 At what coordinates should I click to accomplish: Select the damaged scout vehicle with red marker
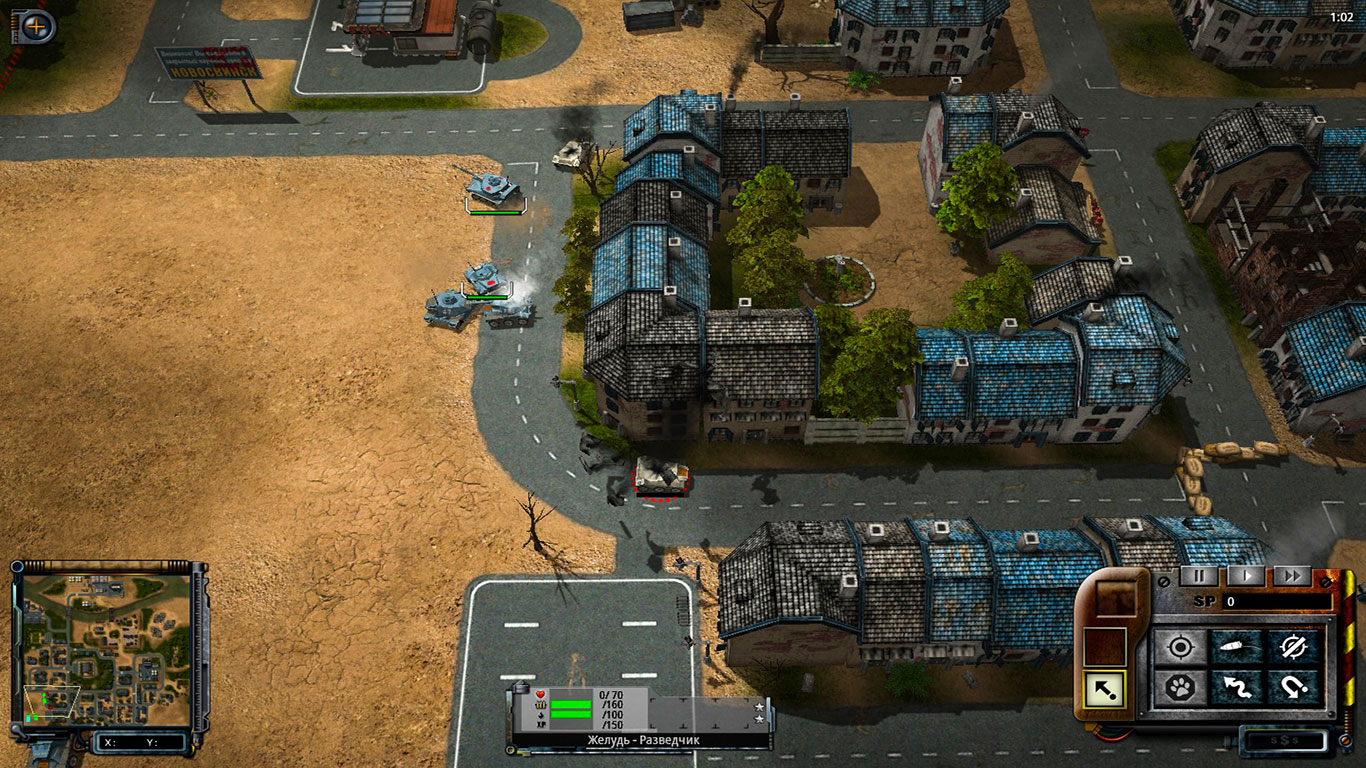pos(660,475)
